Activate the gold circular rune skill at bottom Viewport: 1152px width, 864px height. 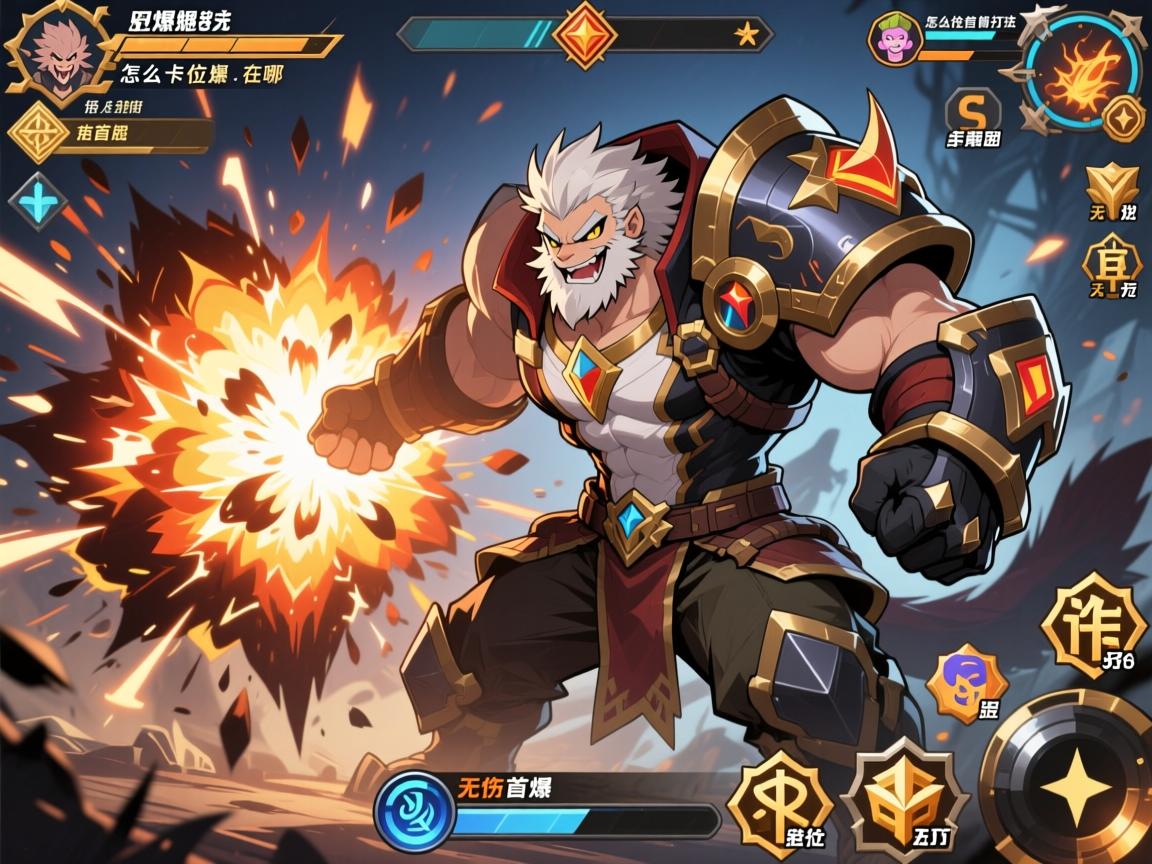780,802
